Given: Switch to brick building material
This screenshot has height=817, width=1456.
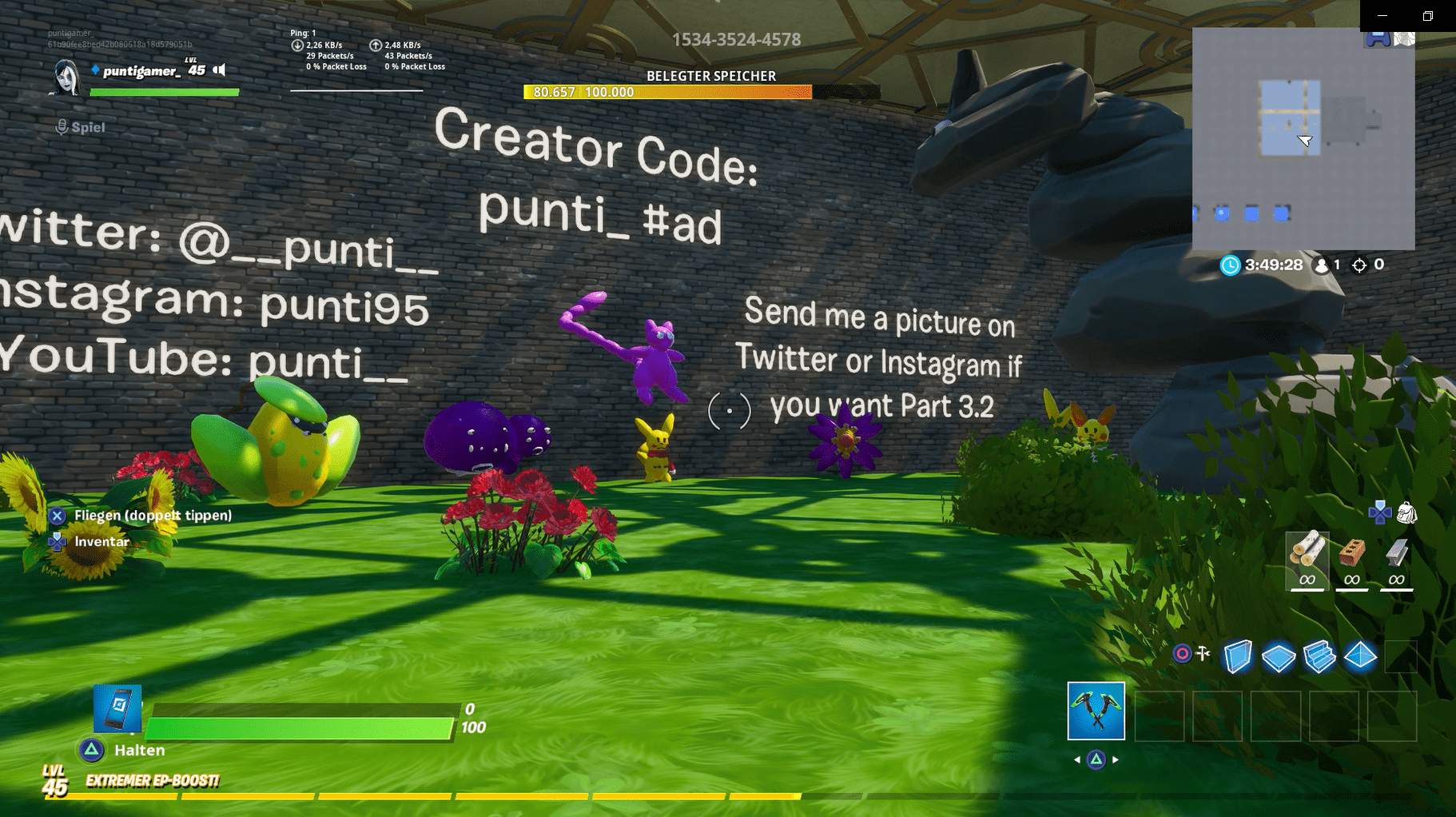Looking at the screenshot, I should click(x=1351, y=560).
